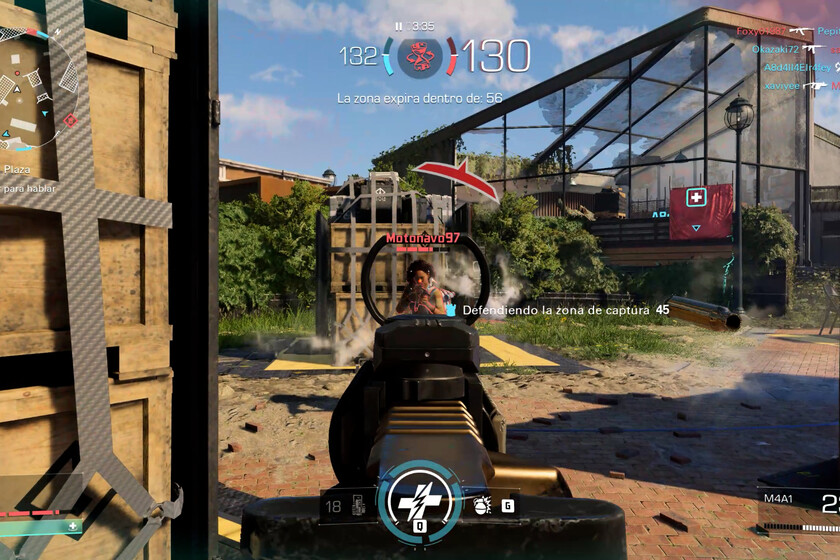The height and width of the screenshot is (560, 840).
Task: Click the red zone objective emblem
Action: pos(419,56)
